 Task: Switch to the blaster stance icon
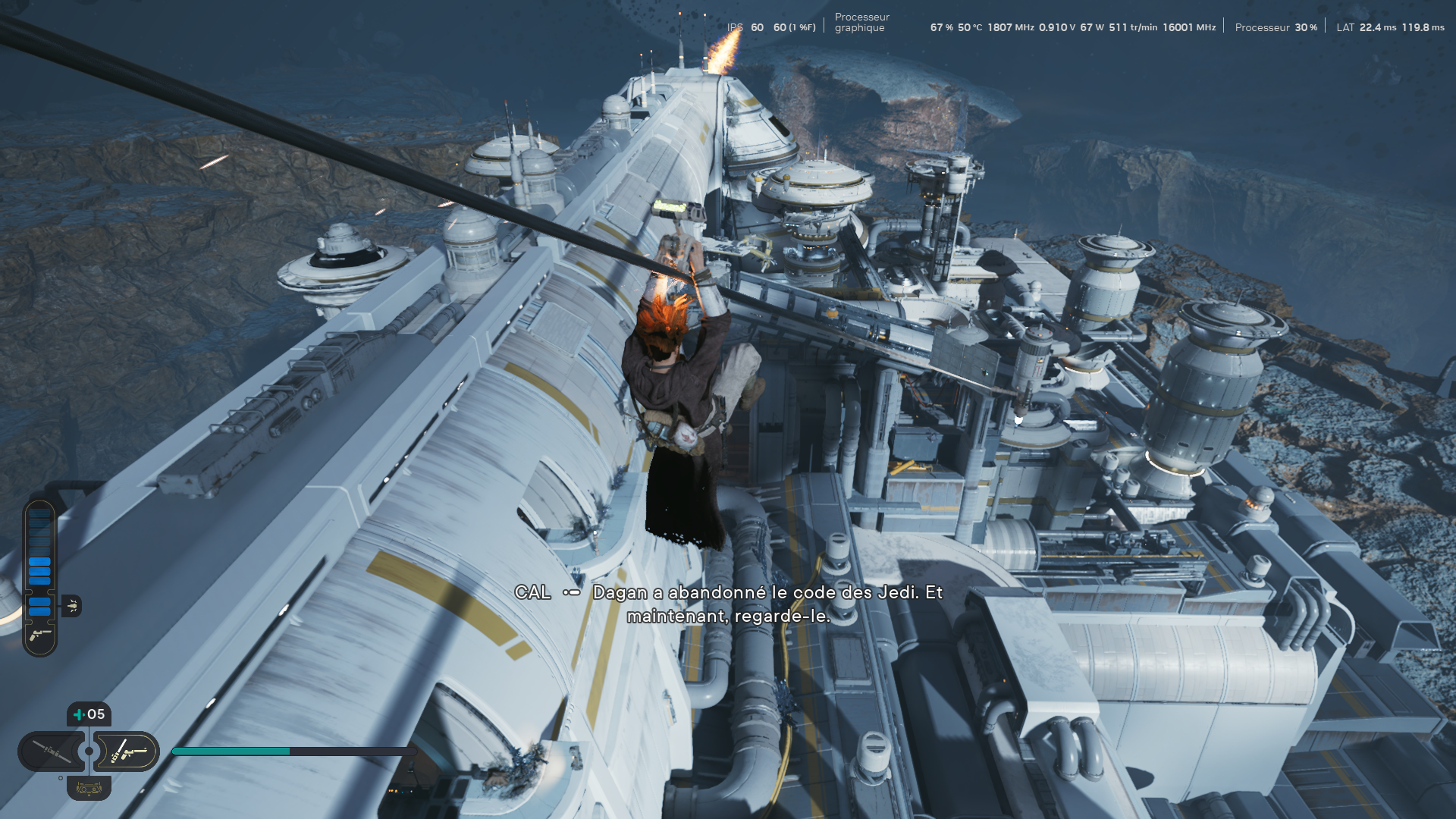tap(127, 752)
